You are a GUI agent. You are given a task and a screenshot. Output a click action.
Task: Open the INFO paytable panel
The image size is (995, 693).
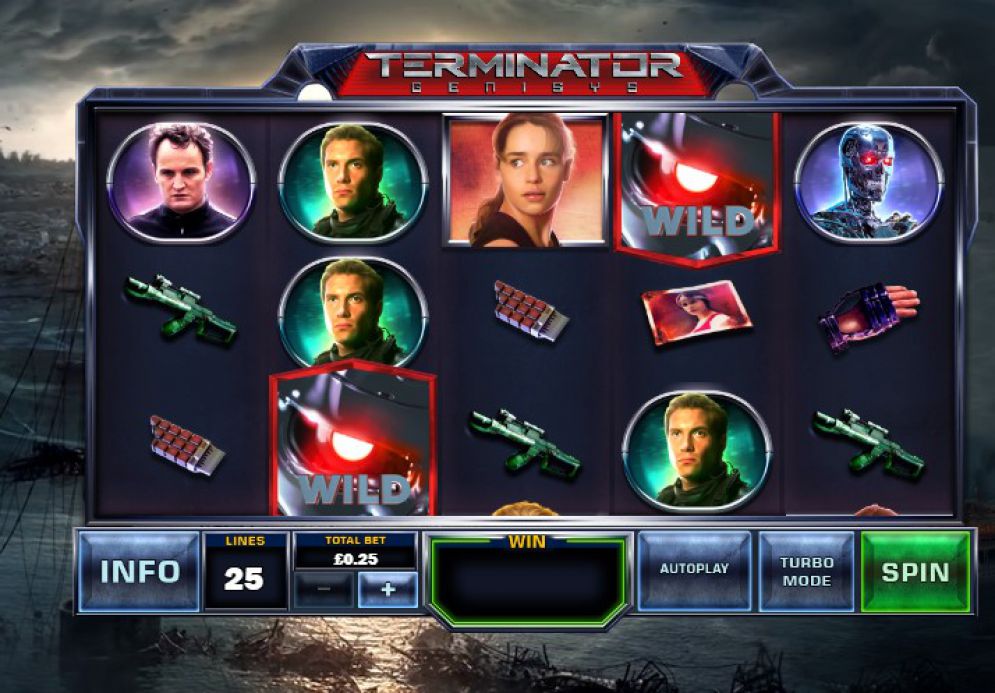pos(139,571)
